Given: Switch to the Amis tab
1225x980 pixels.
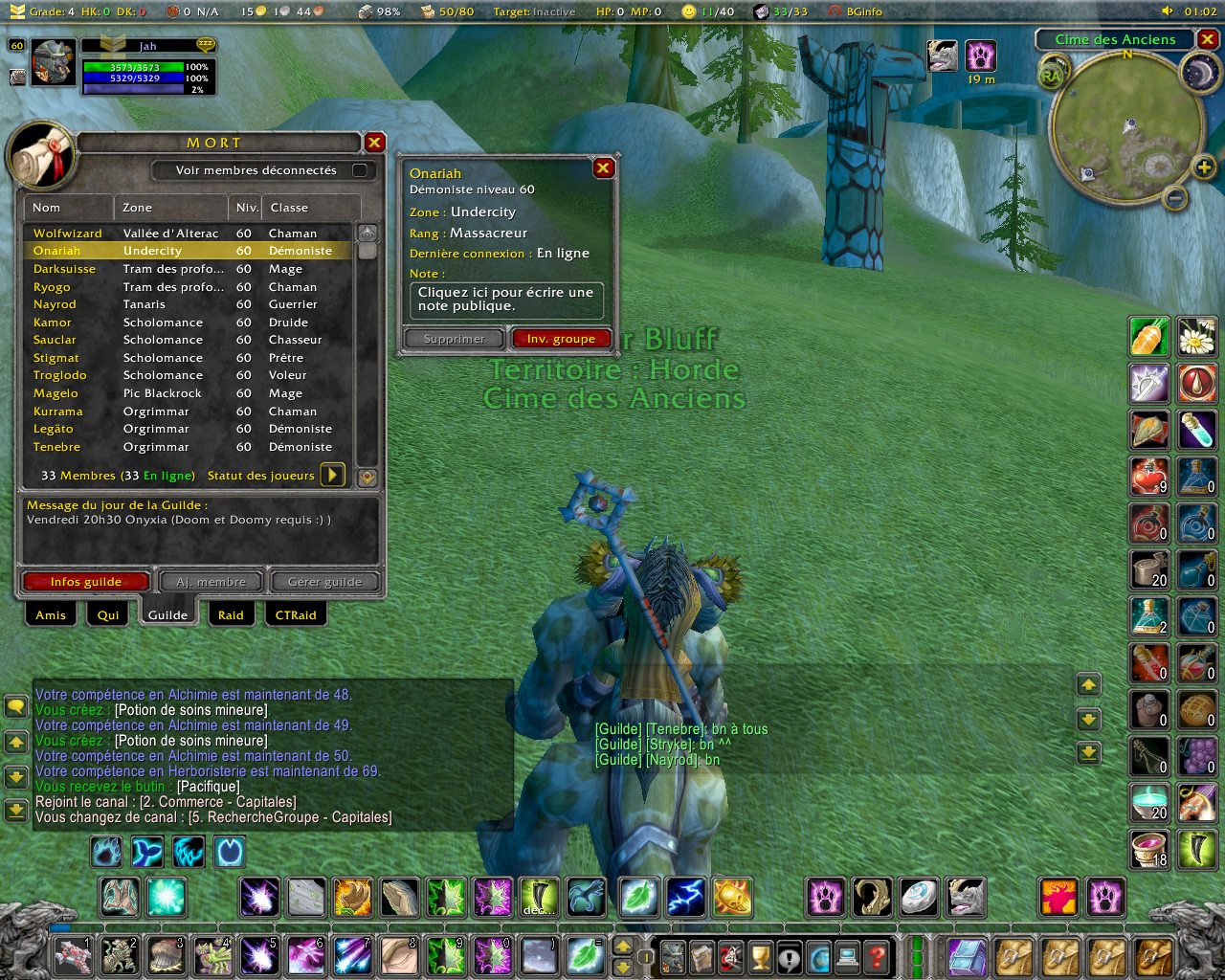Looking at the screenshot, I should [x=51, y=615].
